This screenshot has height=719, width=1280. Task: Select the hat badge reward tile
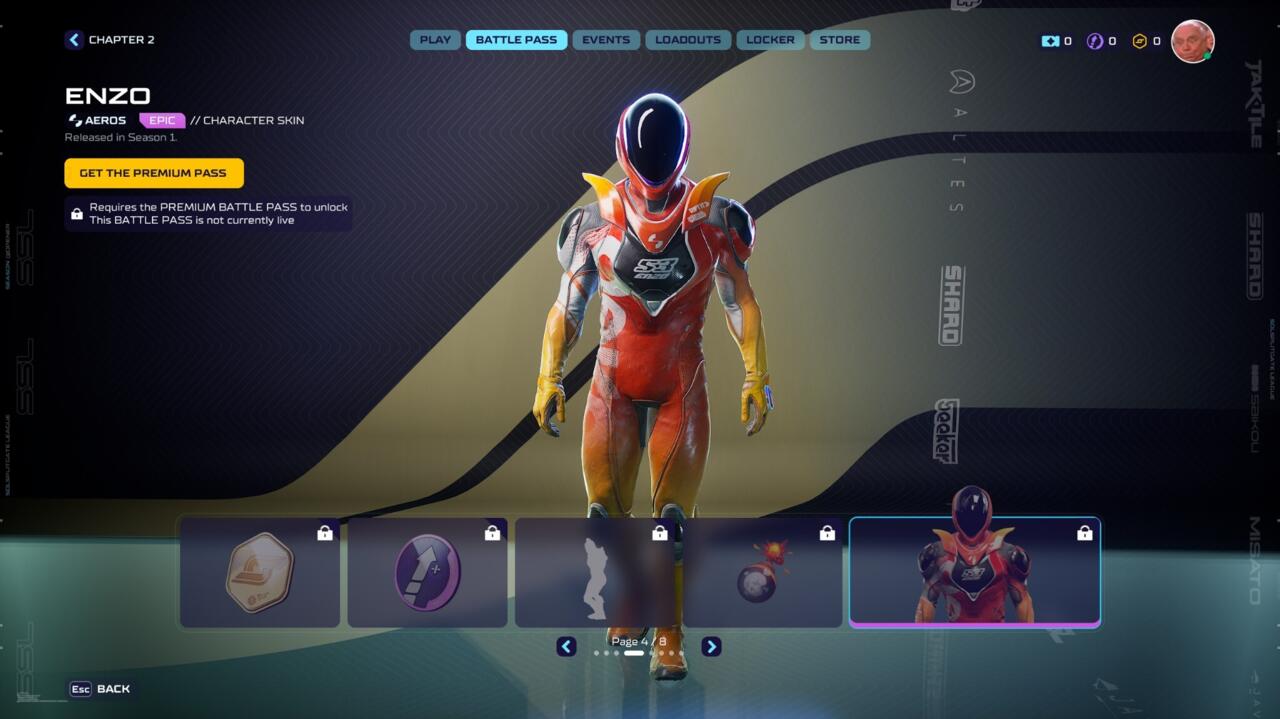coord(260,573)
